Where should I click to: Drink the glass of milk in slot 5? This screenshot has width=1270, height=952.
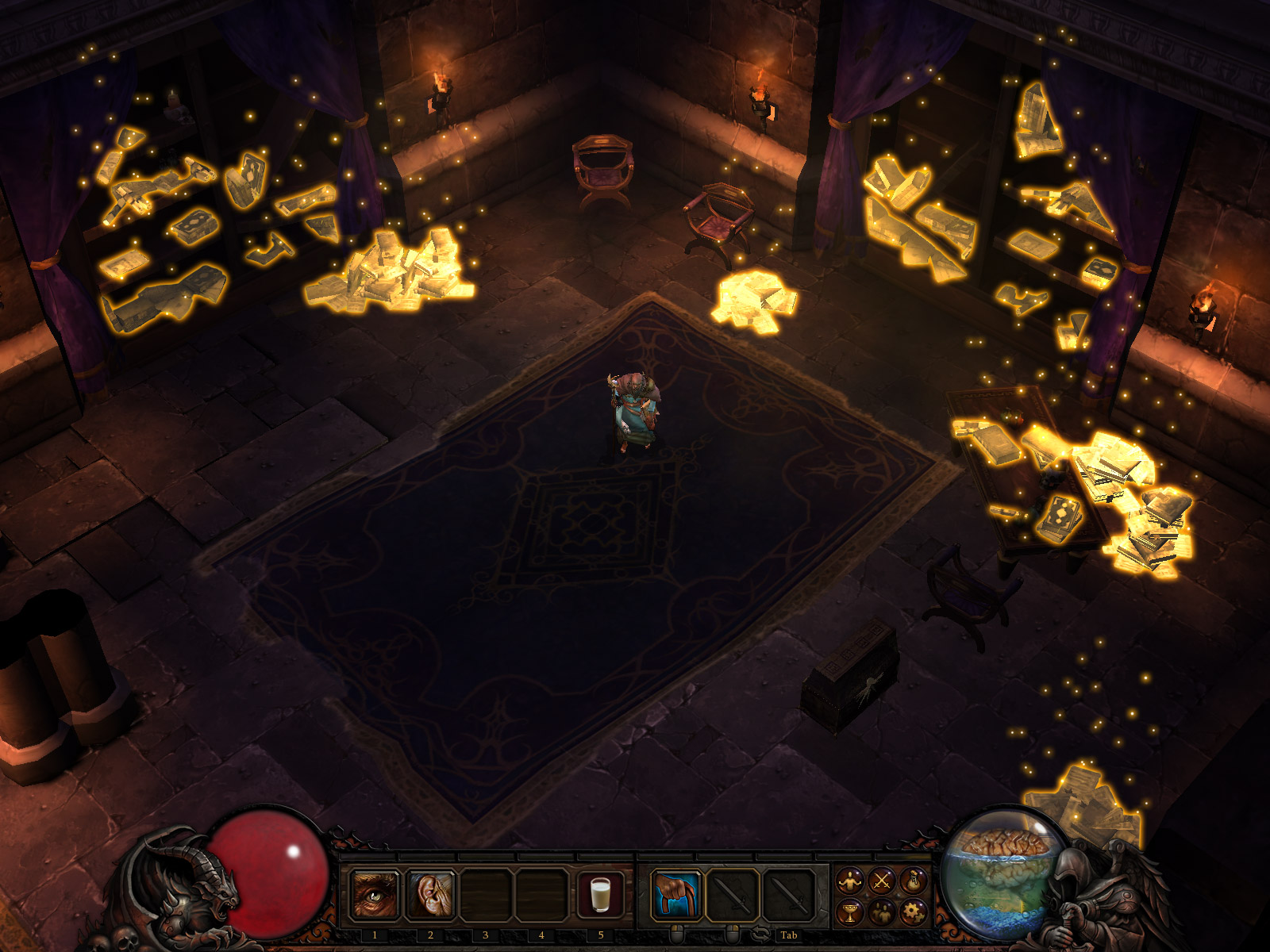[601, 895]
